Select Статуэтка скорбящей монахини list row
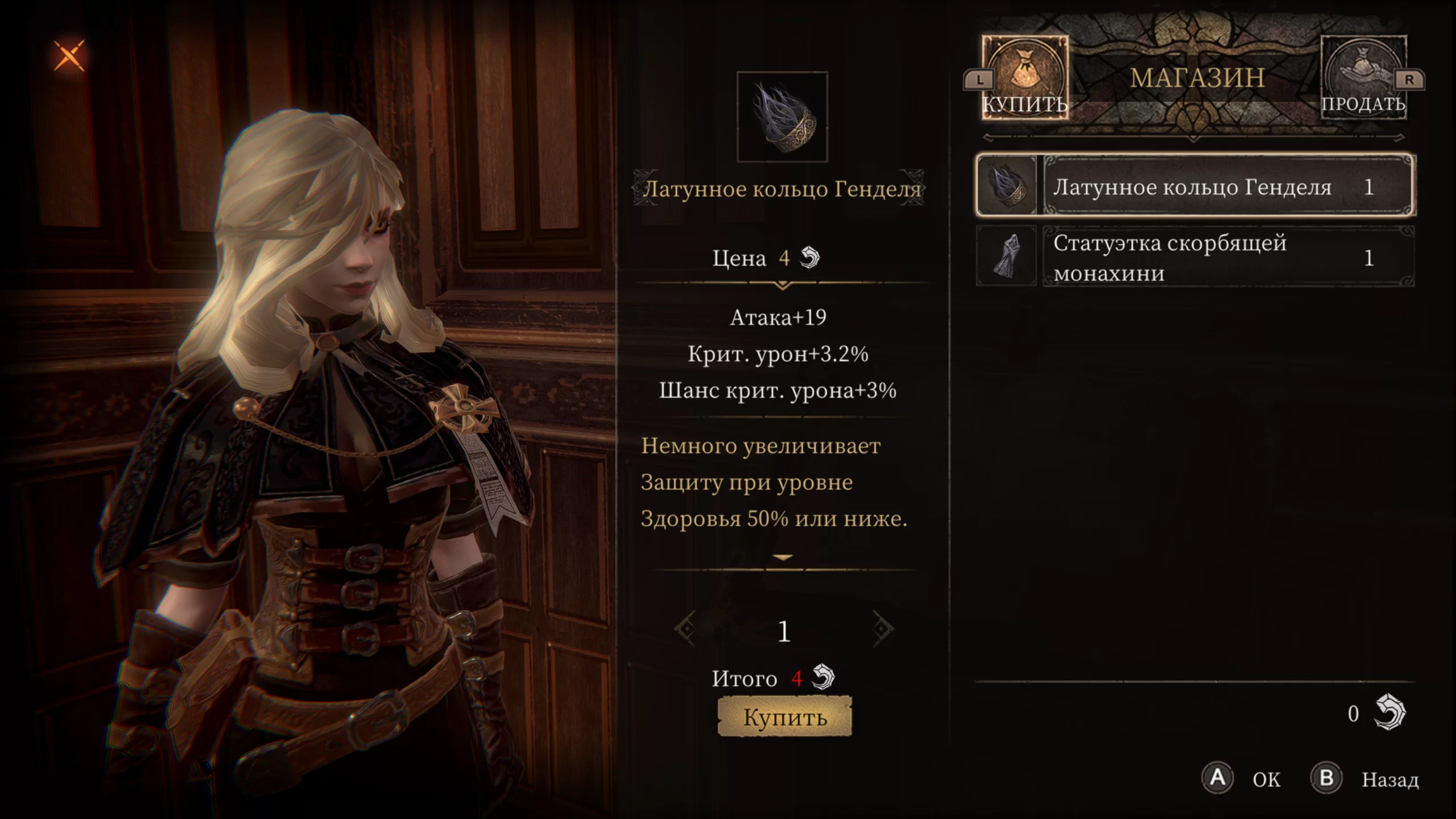 pyautogui.click(x=1194, y=257)
